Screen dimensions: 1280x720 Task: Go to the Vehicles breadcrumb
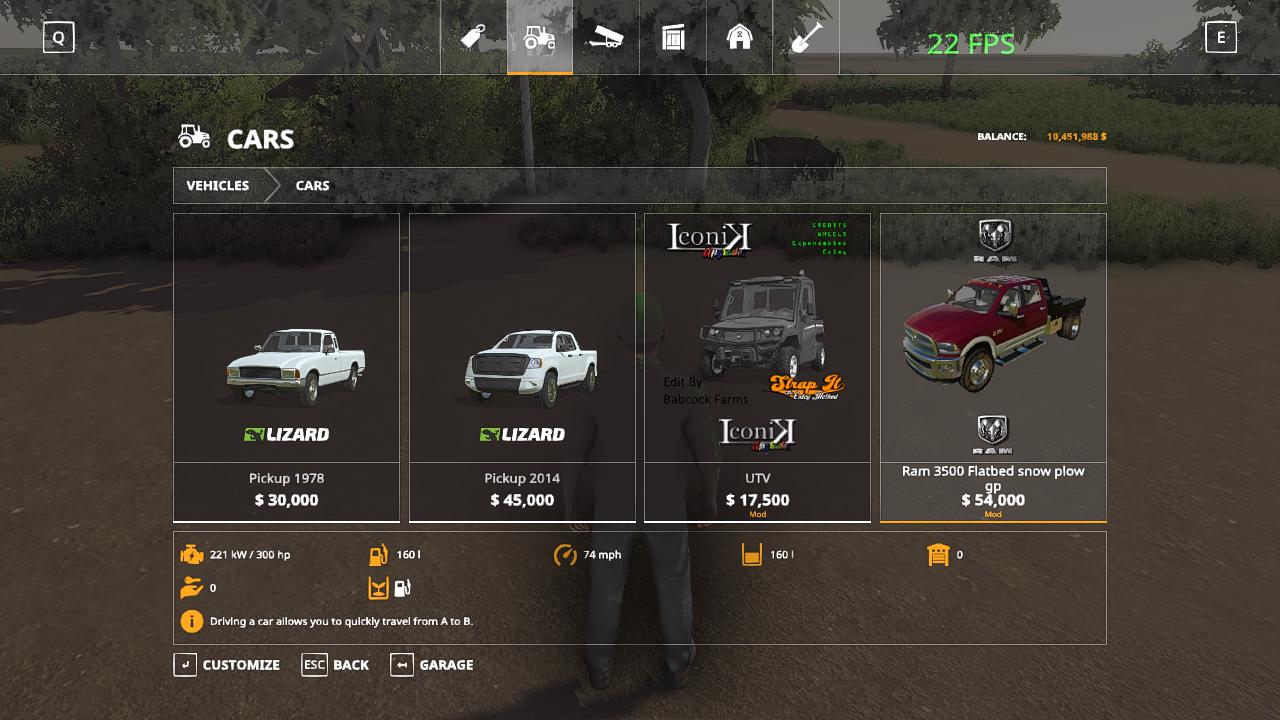pyautogui.click(x=217, y=186)
